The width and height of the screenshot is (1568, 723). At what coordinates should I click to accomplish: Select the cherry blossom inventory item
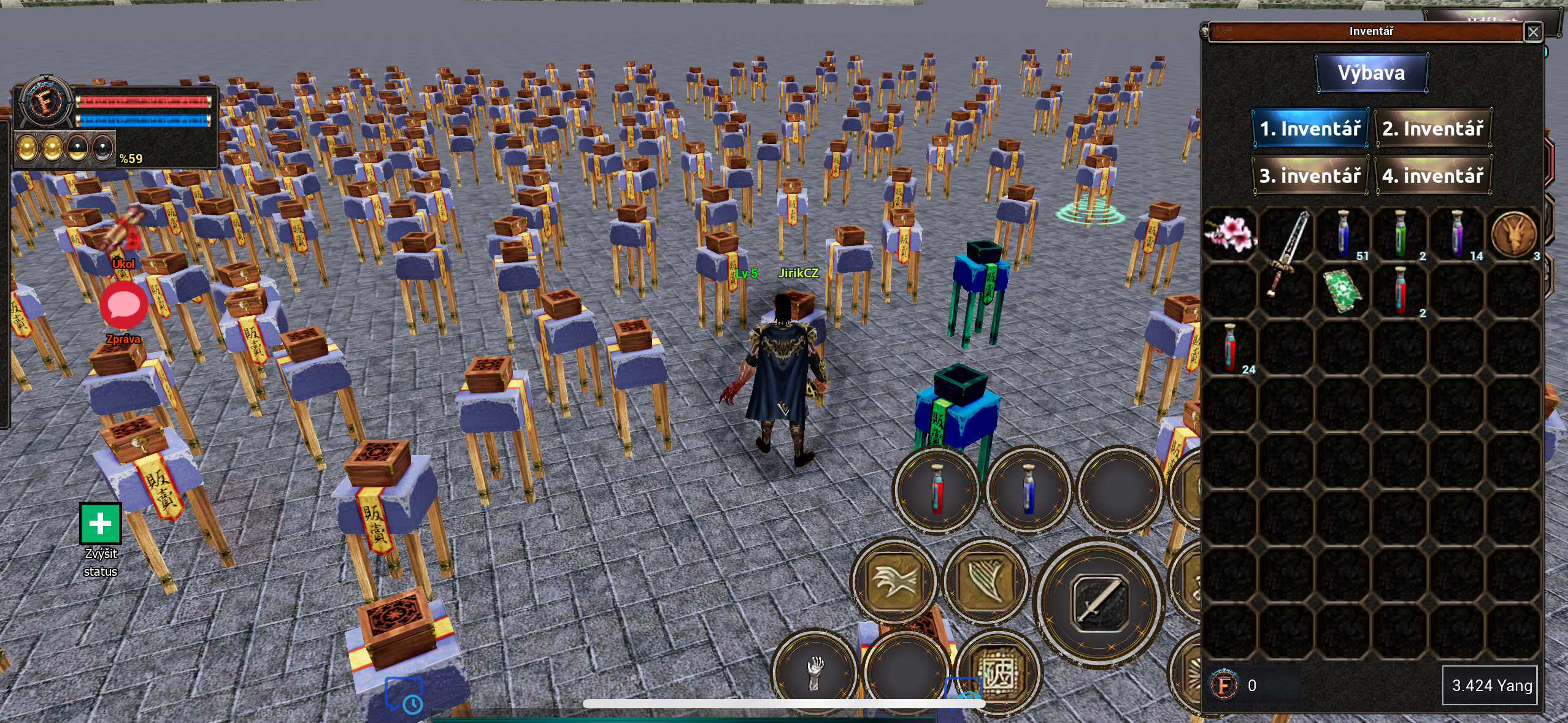tap(1232, 234)
